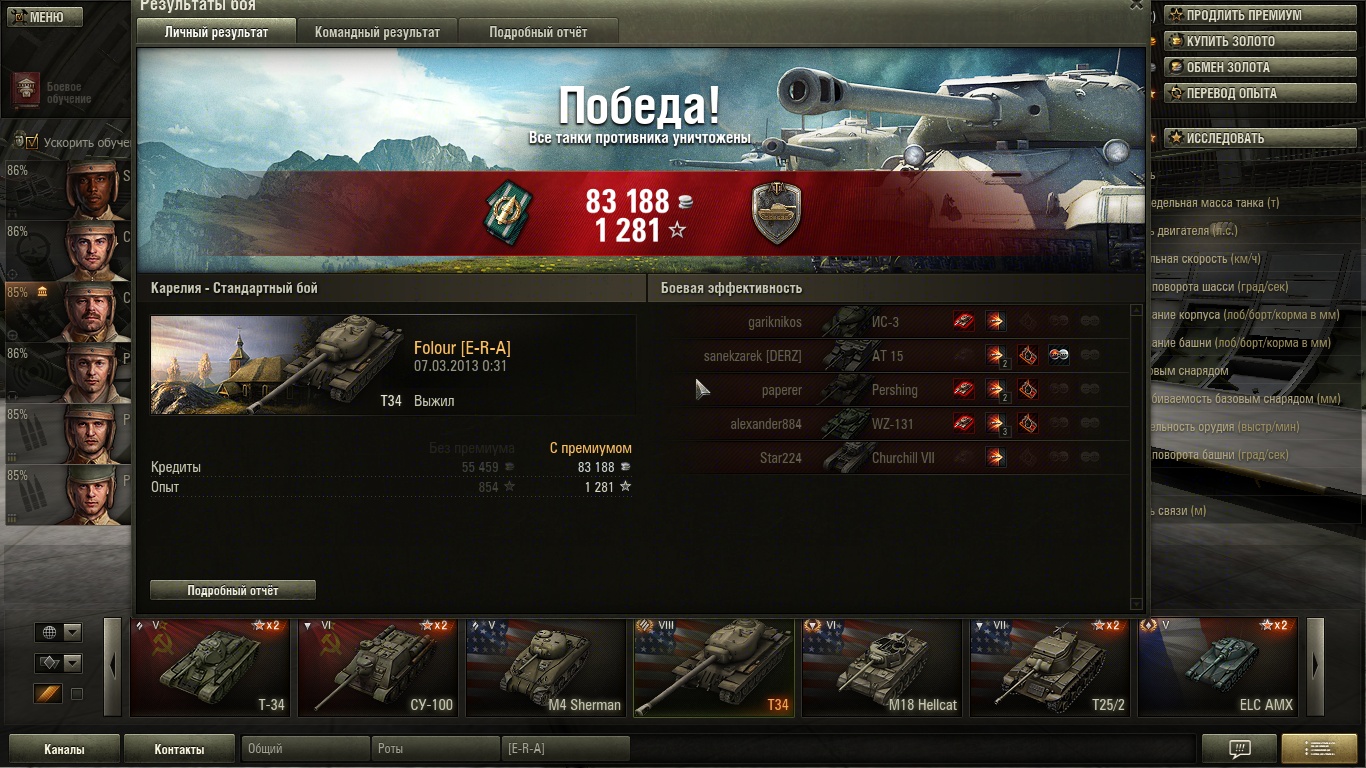Open the Каналы chat channels

coord(64,749)
